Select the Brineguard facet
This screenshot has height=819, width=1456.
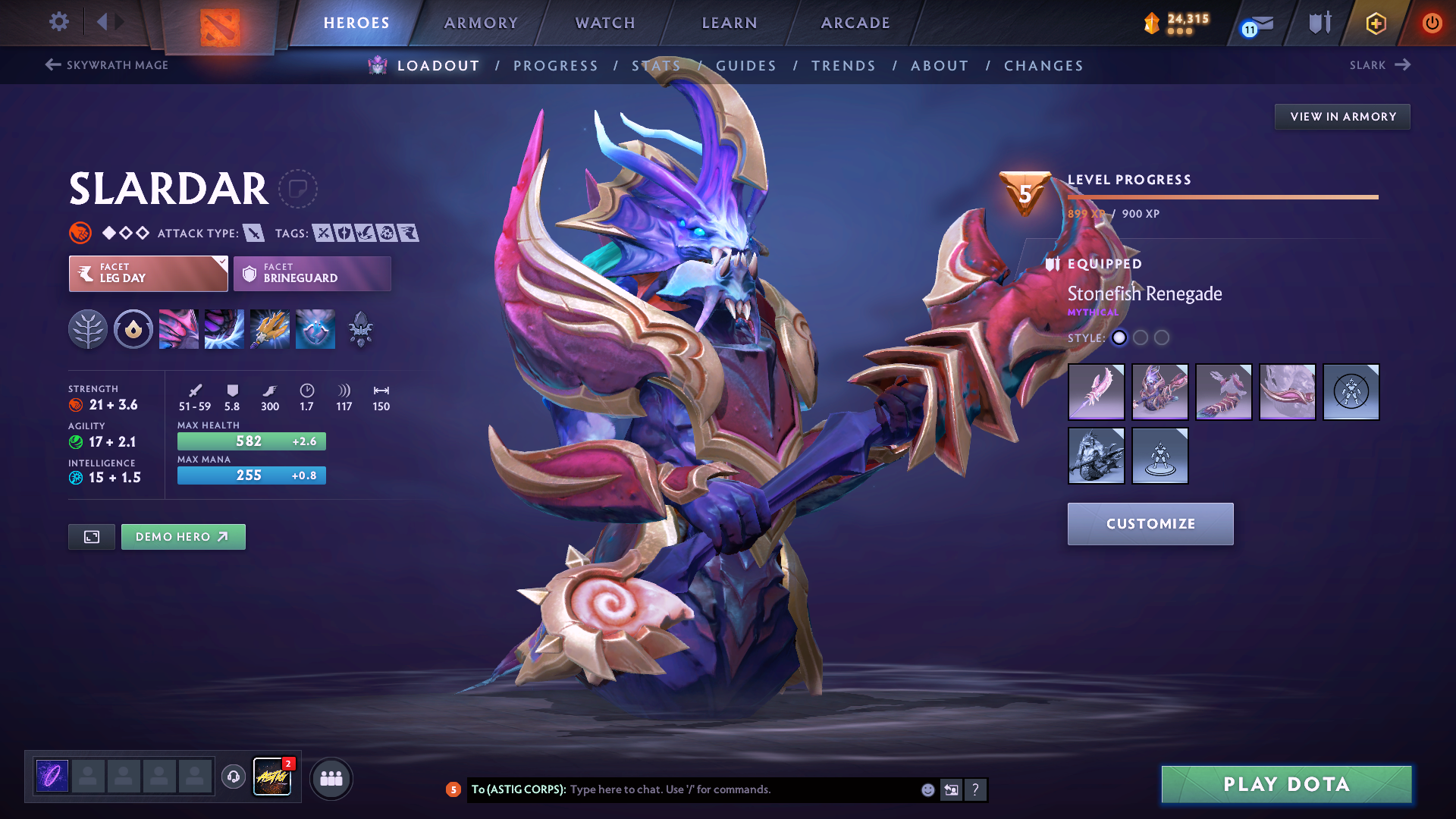point(312,273)
